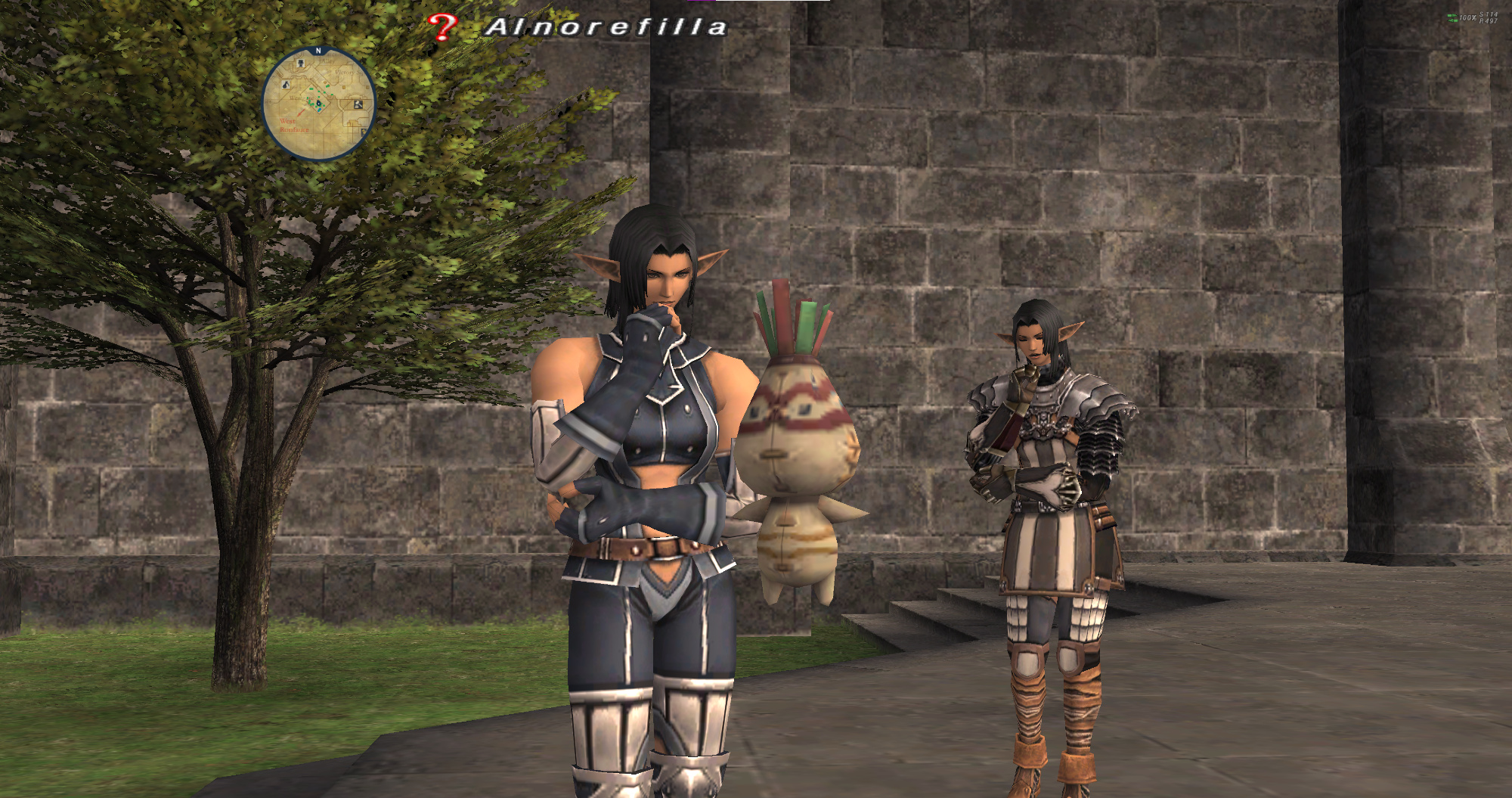Click the West Ronfaure exit marker on minimap
The image size is (1512, 798).
coord(293,126)
